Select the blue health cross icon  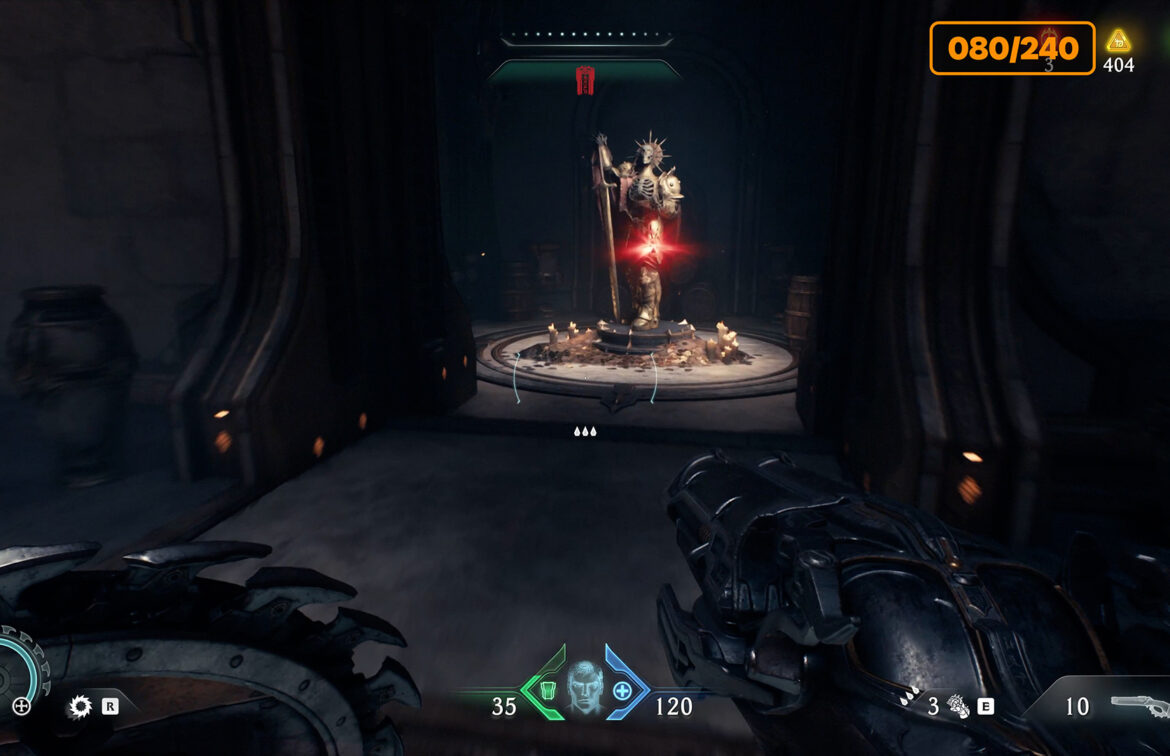pyautogui.click(x=622, y=690)
